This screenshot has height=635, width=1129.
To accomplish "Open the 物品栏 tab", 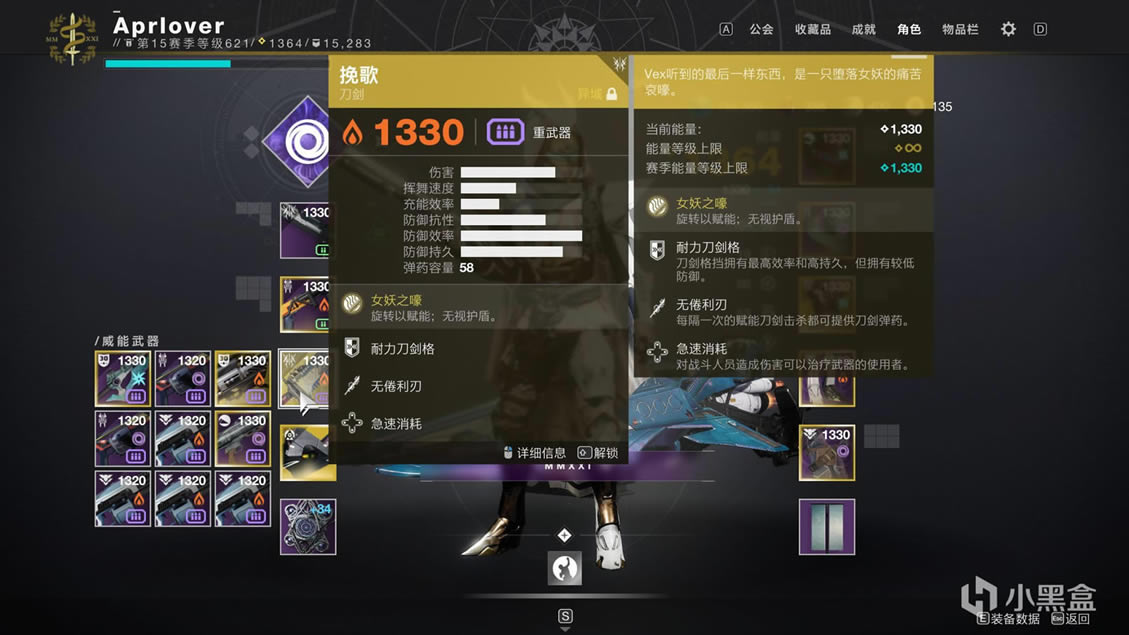I will coord(960,29).
